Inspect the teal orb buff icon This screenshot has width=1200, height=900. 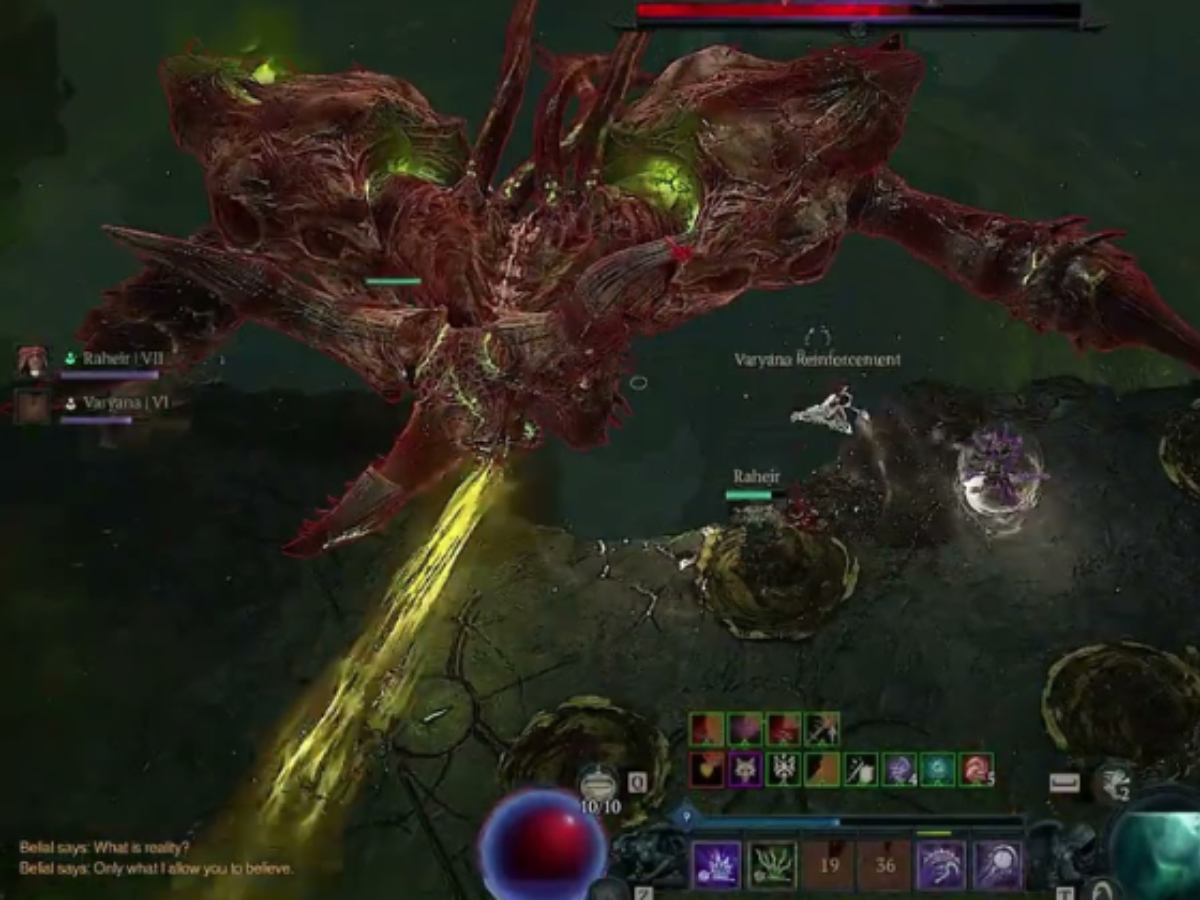(938, 769)
